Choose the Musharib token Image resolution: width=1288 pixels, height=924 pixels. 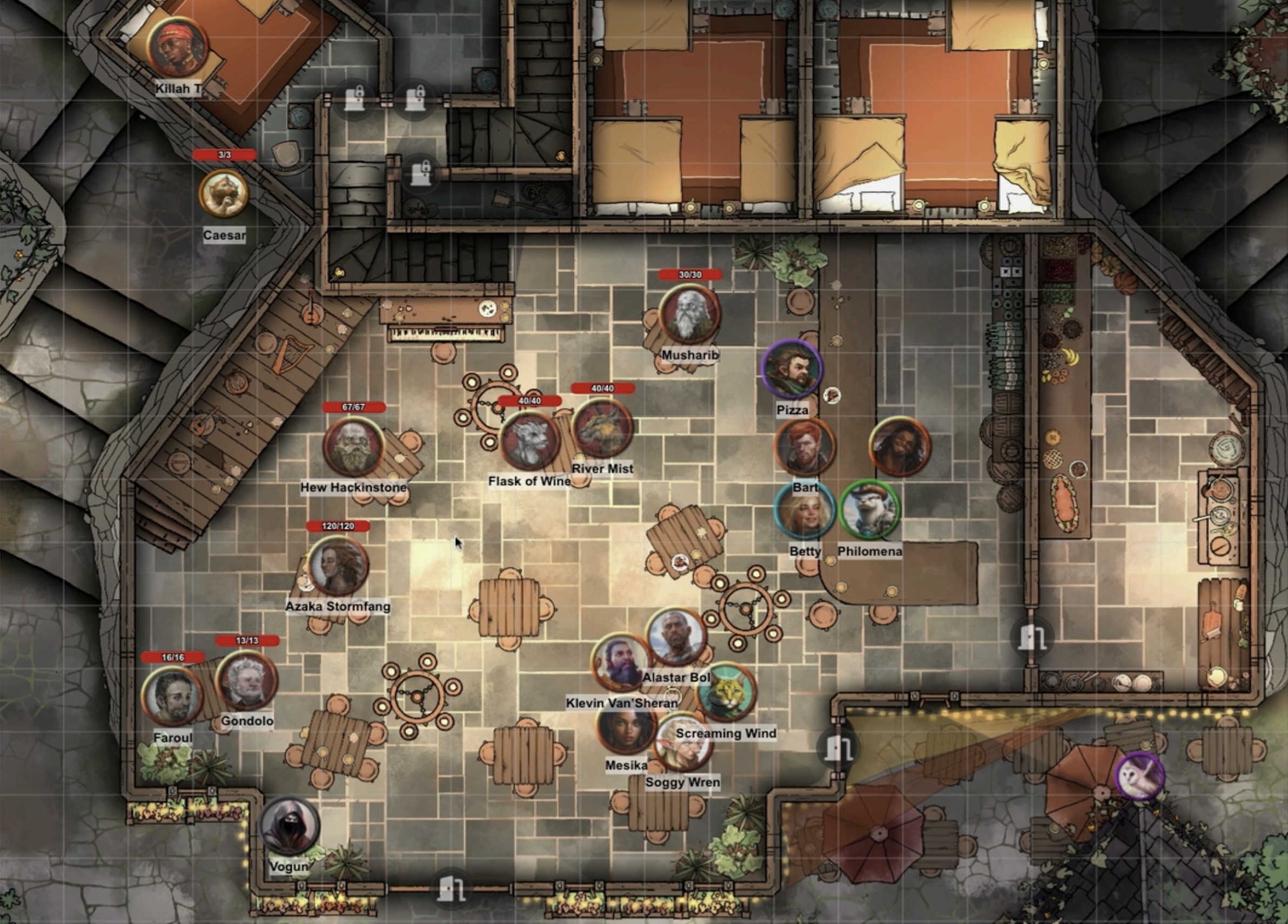(690, 314)
